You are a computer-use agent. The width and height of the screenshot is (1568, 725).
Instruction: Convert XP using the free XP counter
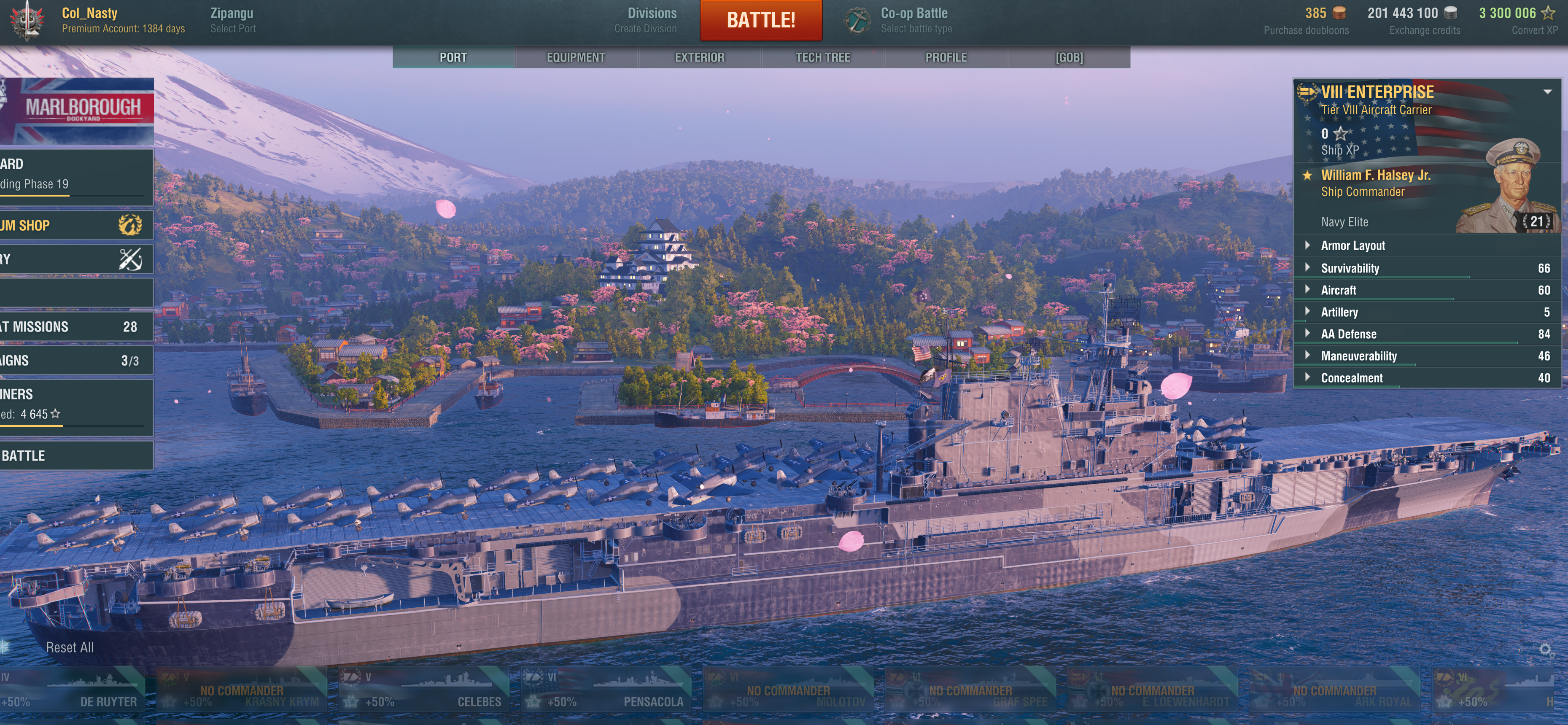coord(1518,20)
